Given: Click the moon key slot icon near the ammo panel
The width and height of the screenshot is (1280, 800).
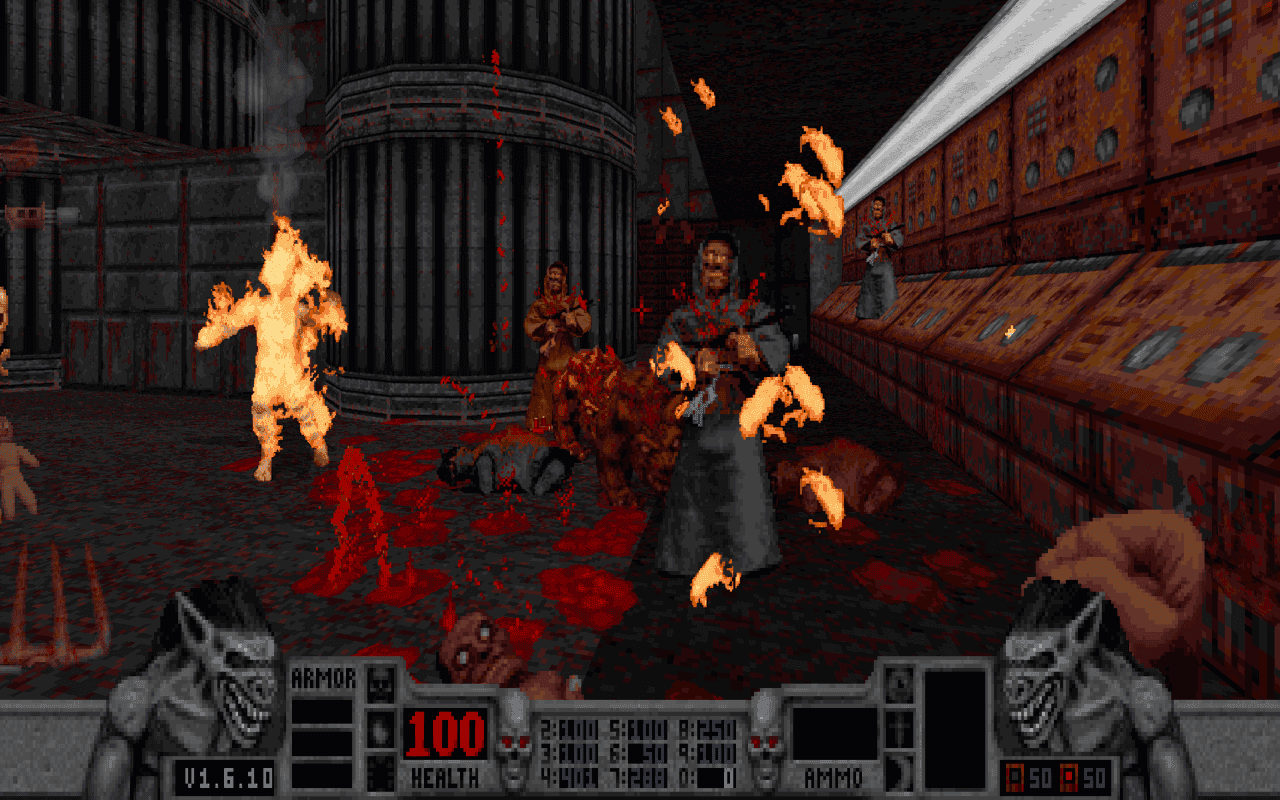Looking at the screenshot, I should tap(899, 688).
